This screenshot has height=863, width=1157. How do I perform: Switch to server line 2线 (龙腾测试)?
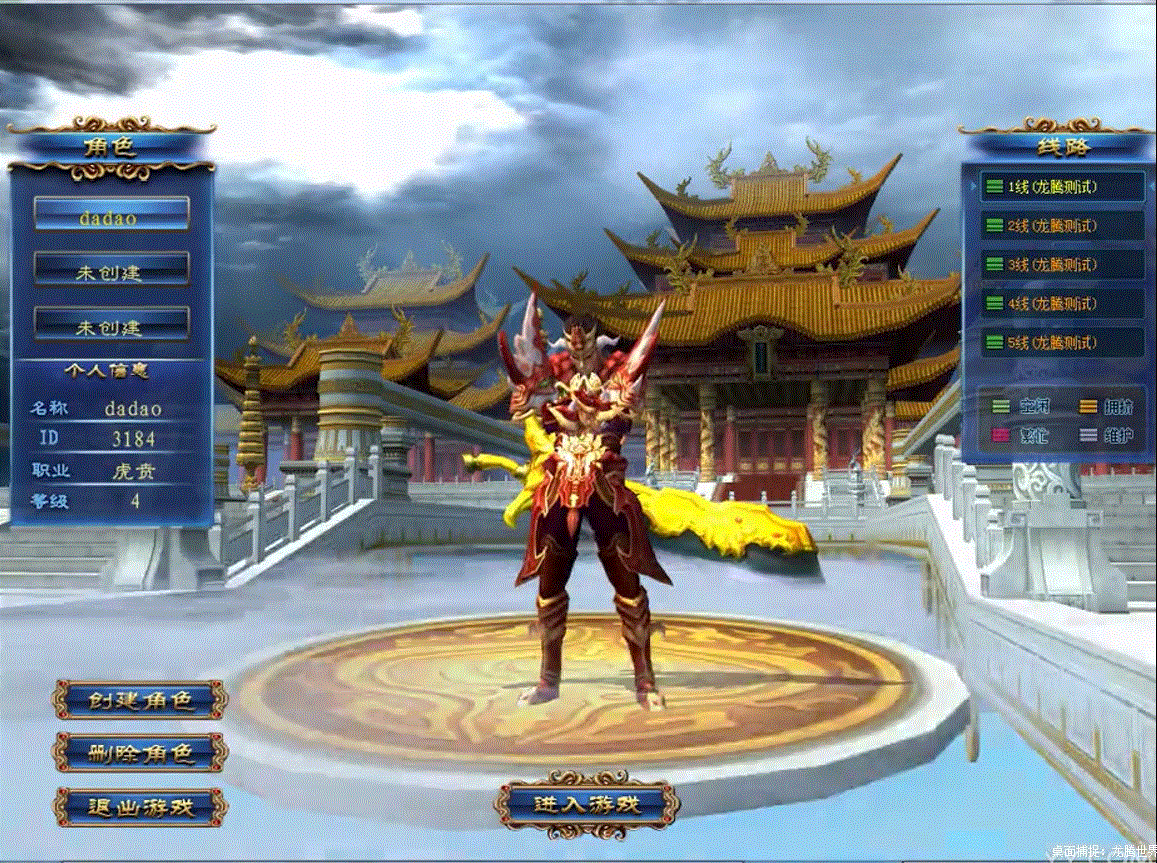pos(1061,226)
